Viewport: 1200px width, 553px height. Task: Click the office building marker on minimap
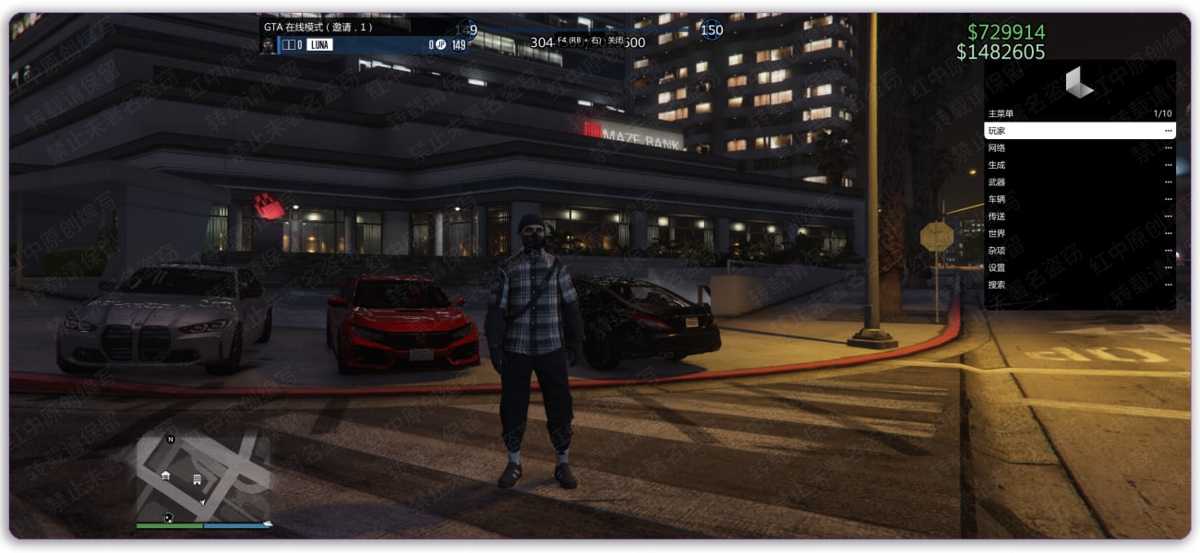pyautogui.click(x=197, y=480)
